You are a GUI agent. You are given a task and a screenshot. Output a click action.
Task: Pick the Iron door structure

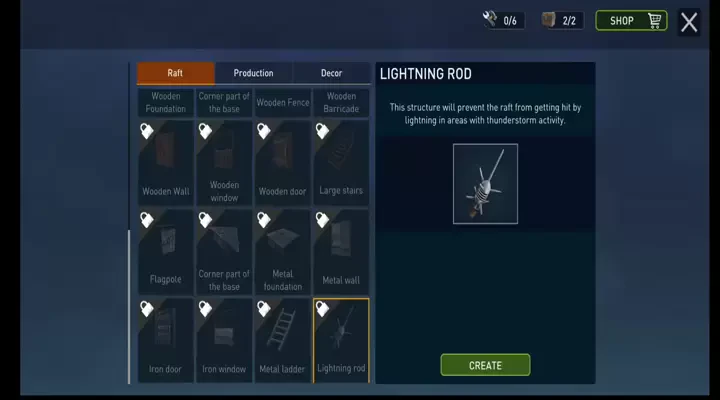point(166,339)
